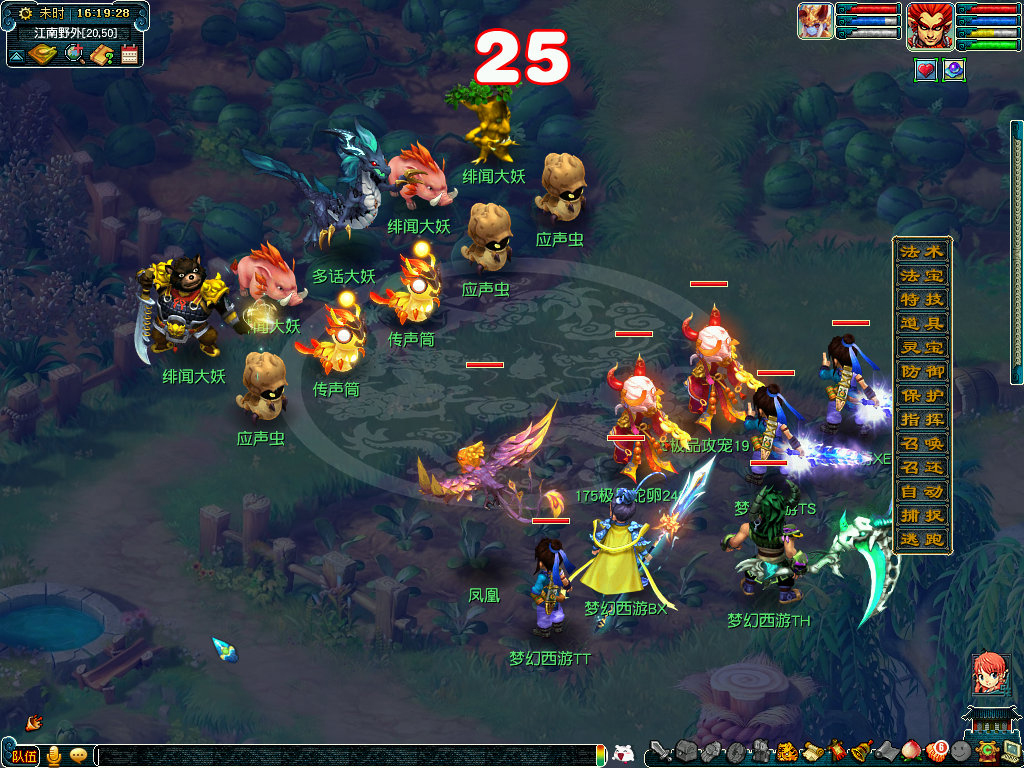Click the chat input box
This screenshot has height=768, width=1024.
[x=350, y=755]
